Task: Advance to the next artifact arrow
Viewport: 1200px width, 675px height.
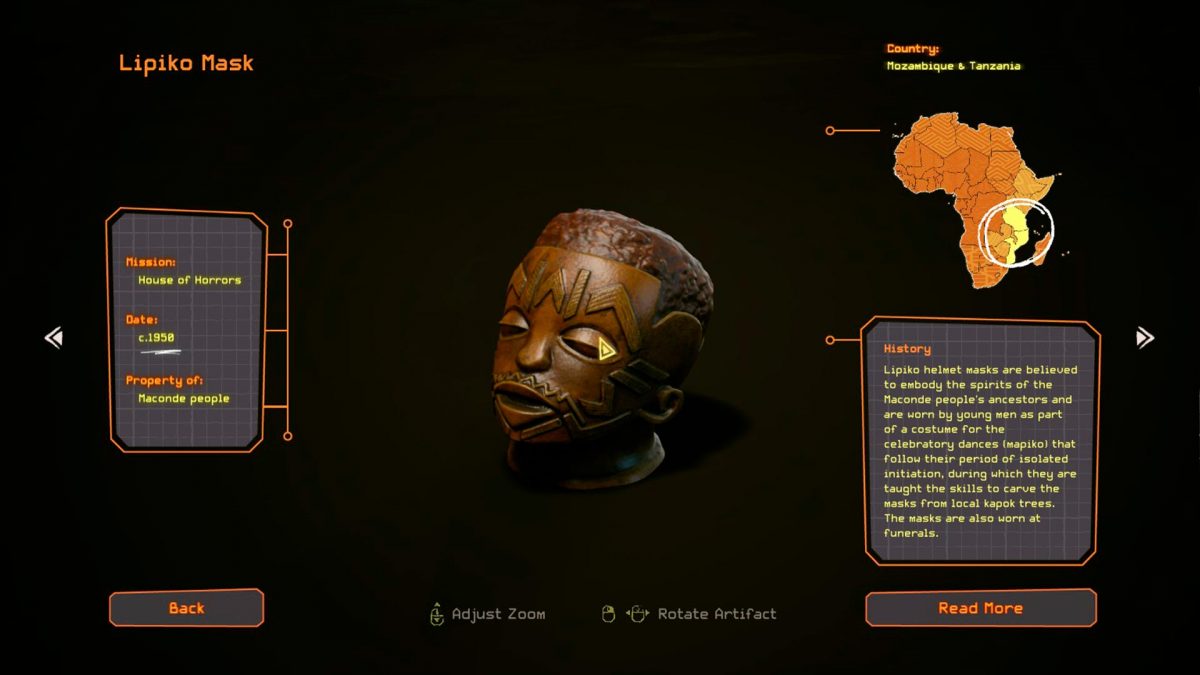Action: (1145, 338)
